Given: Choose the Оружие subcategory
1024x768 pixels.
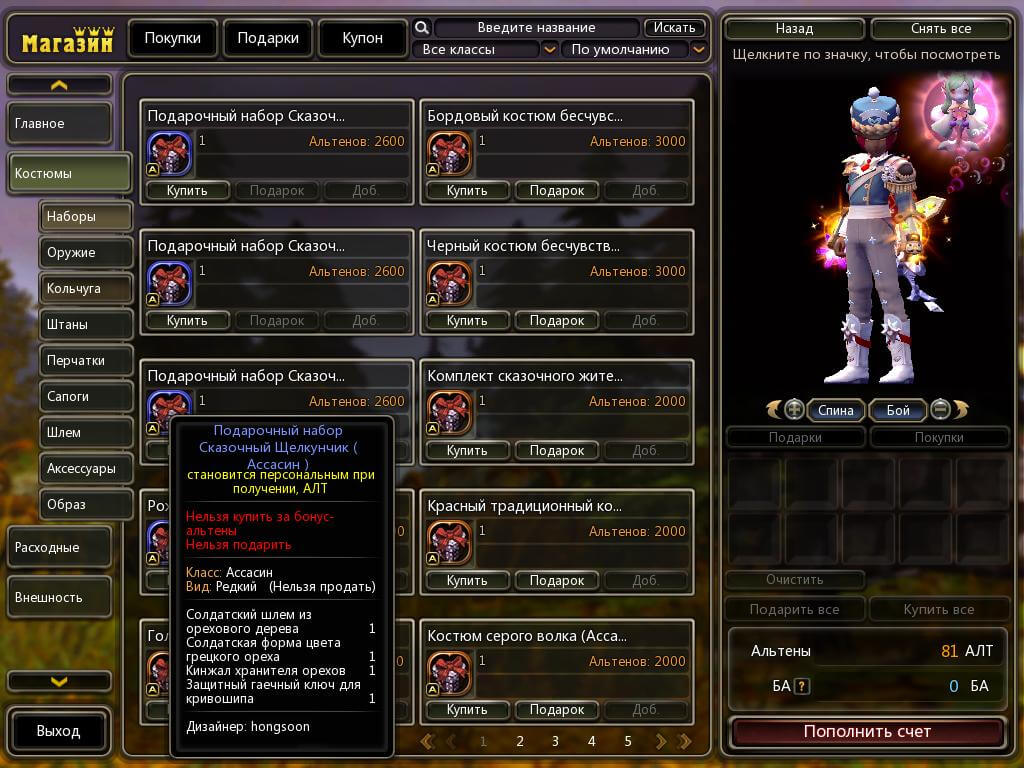Looking at the screenshot, I should point(86,253).
